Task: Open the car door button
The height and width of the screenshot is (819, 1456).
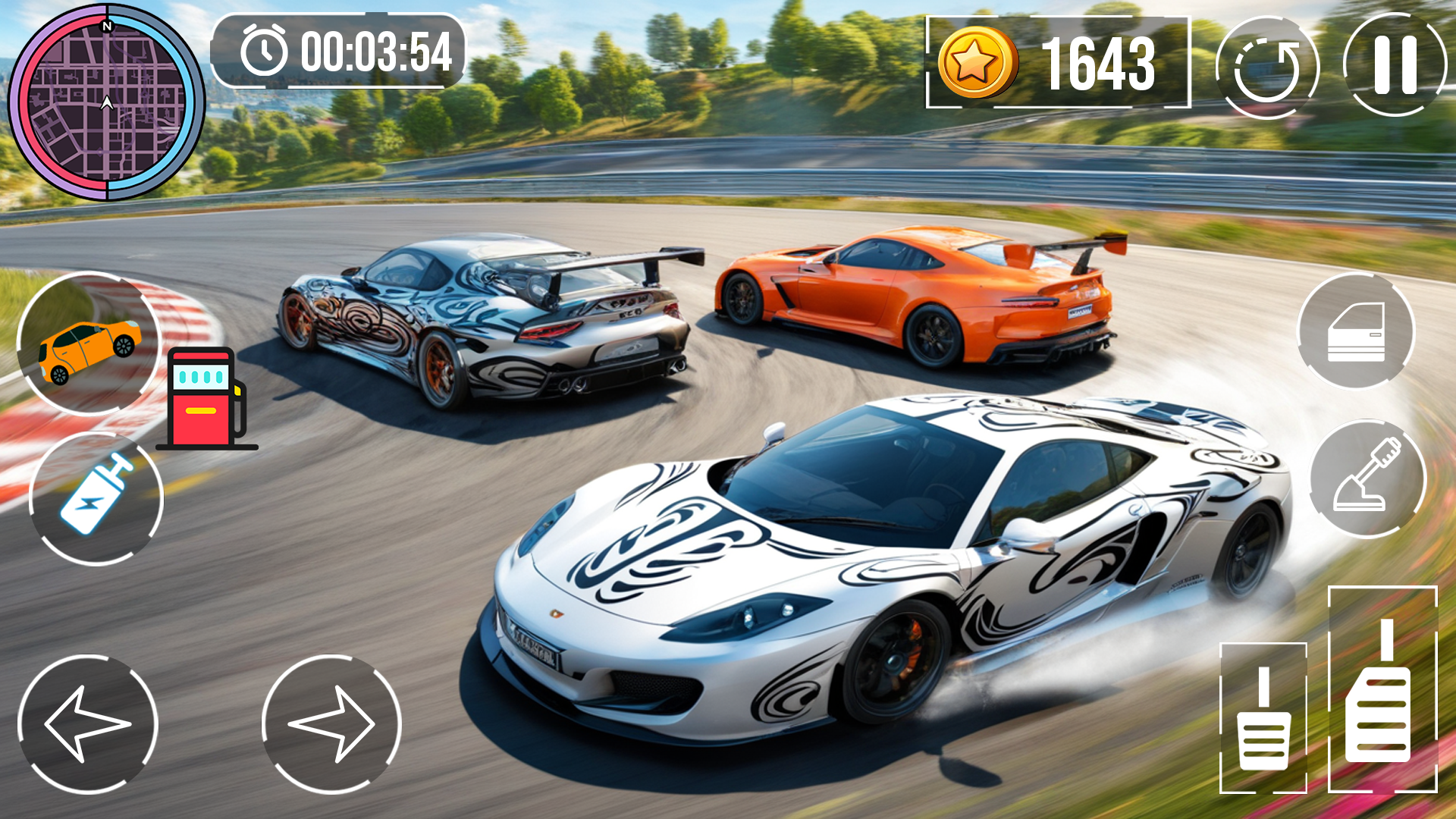Action: (1356, 331)
